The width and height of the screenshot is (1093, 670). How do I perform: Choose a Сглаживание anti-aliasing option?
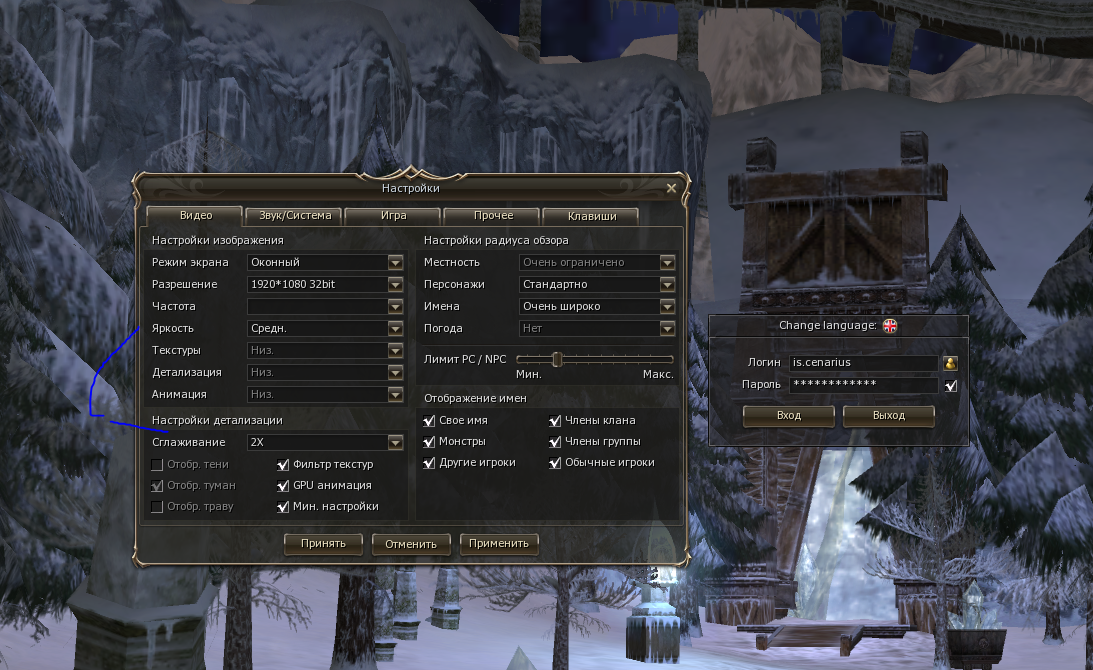(396, 442)
